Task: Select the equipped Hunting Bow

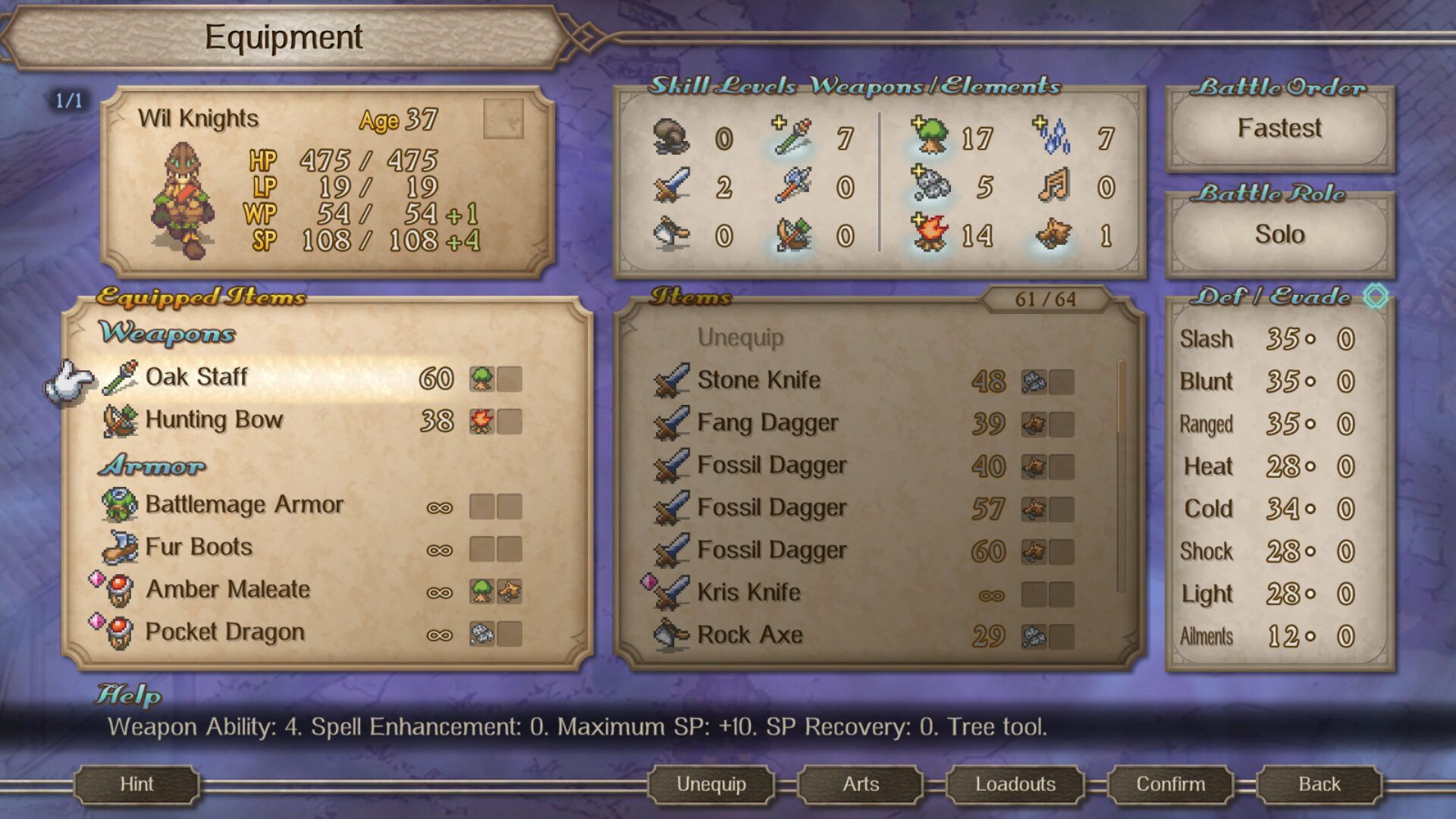Action: click(214, 420)
